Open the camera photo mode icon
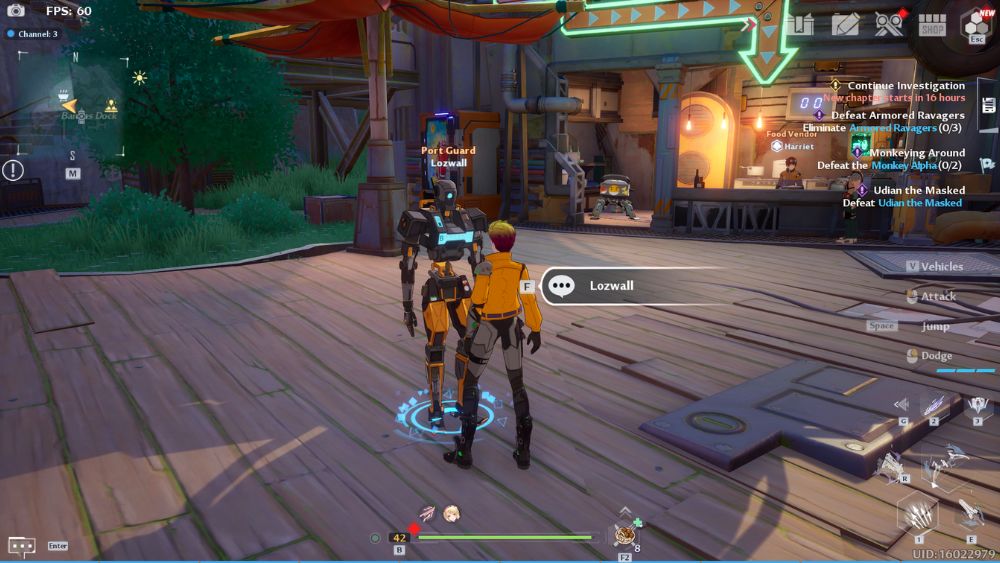The image size is (1000, 563). [16, 11]
